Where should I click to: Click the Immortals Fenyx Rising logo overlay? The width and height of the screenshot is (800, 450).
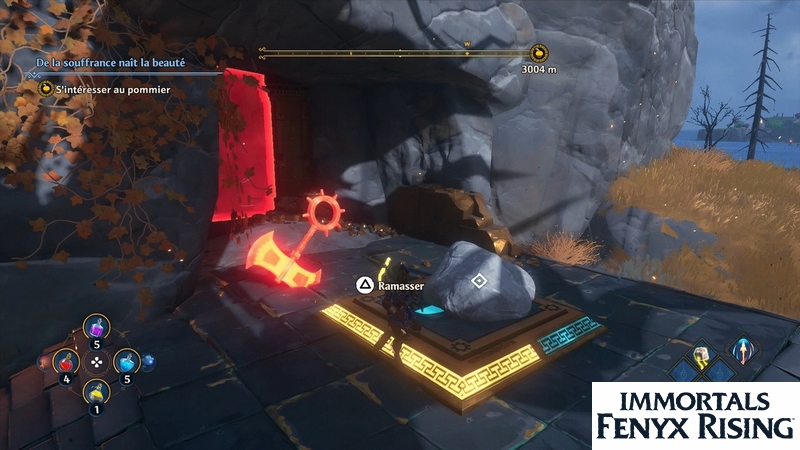(x=695, y=413)
